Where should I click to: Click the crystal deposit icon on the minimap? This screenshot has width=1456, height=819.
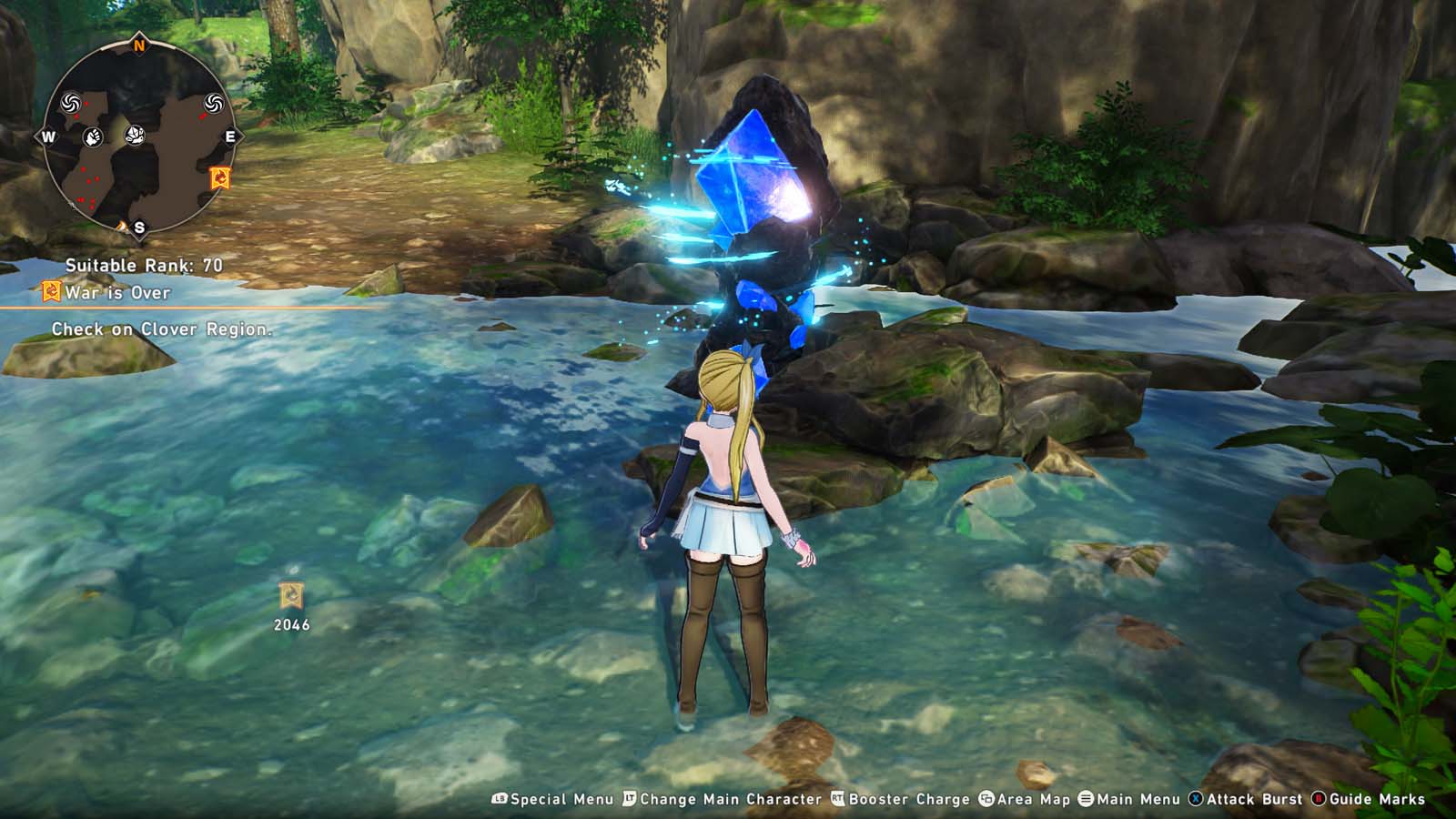coord(135,136)
